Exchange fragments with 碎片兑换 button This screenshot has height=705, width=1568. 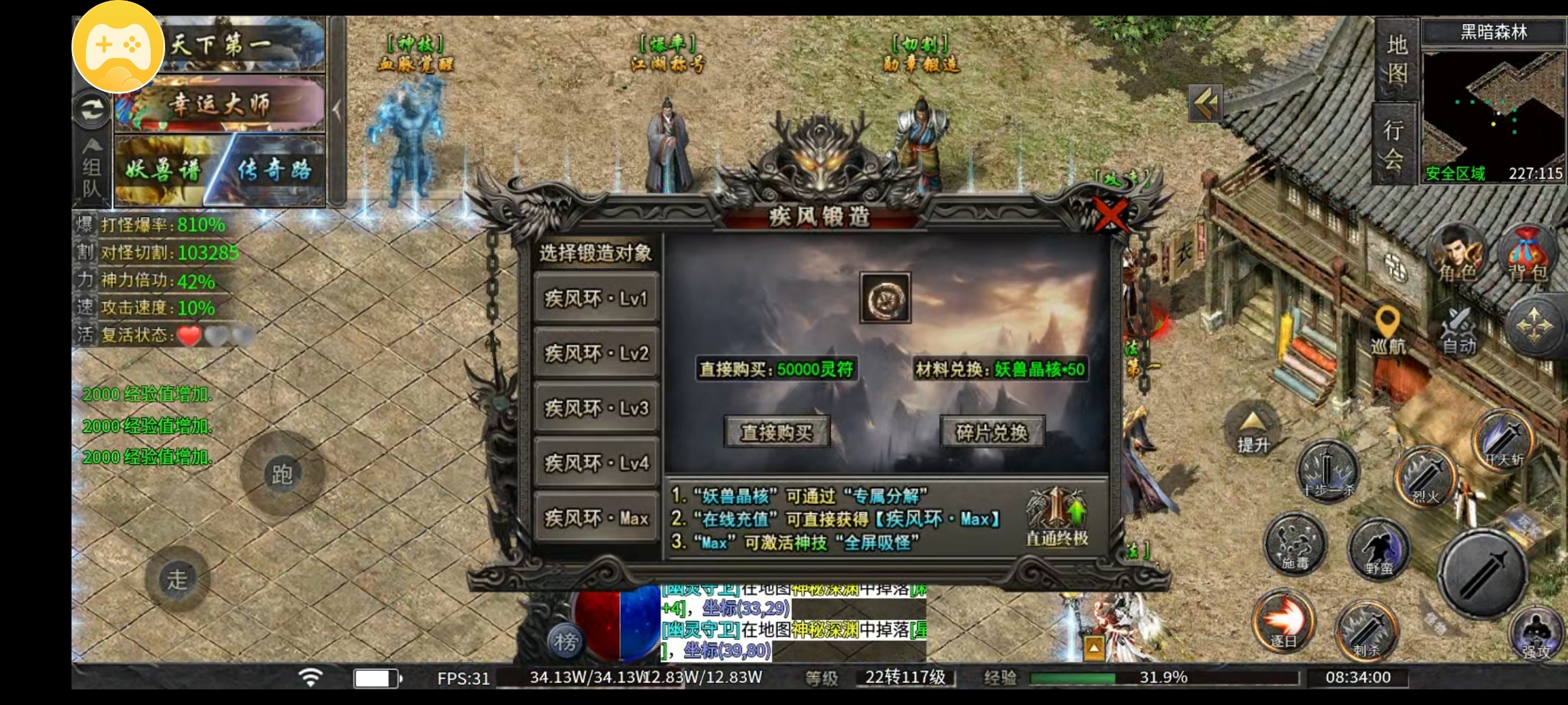(992, 432)
